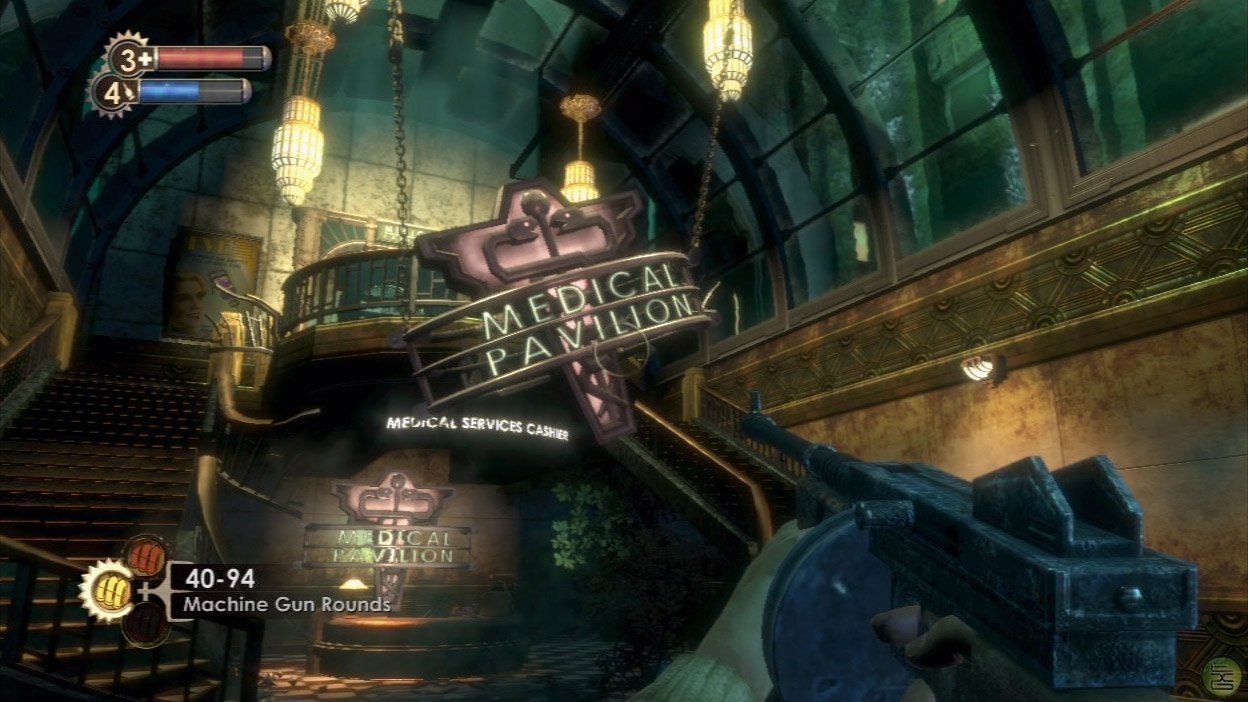1248x702 pixels.
Task: Choose the dark bottom ammo type icon
Action: pyautogui.click(x=146, y=623)
